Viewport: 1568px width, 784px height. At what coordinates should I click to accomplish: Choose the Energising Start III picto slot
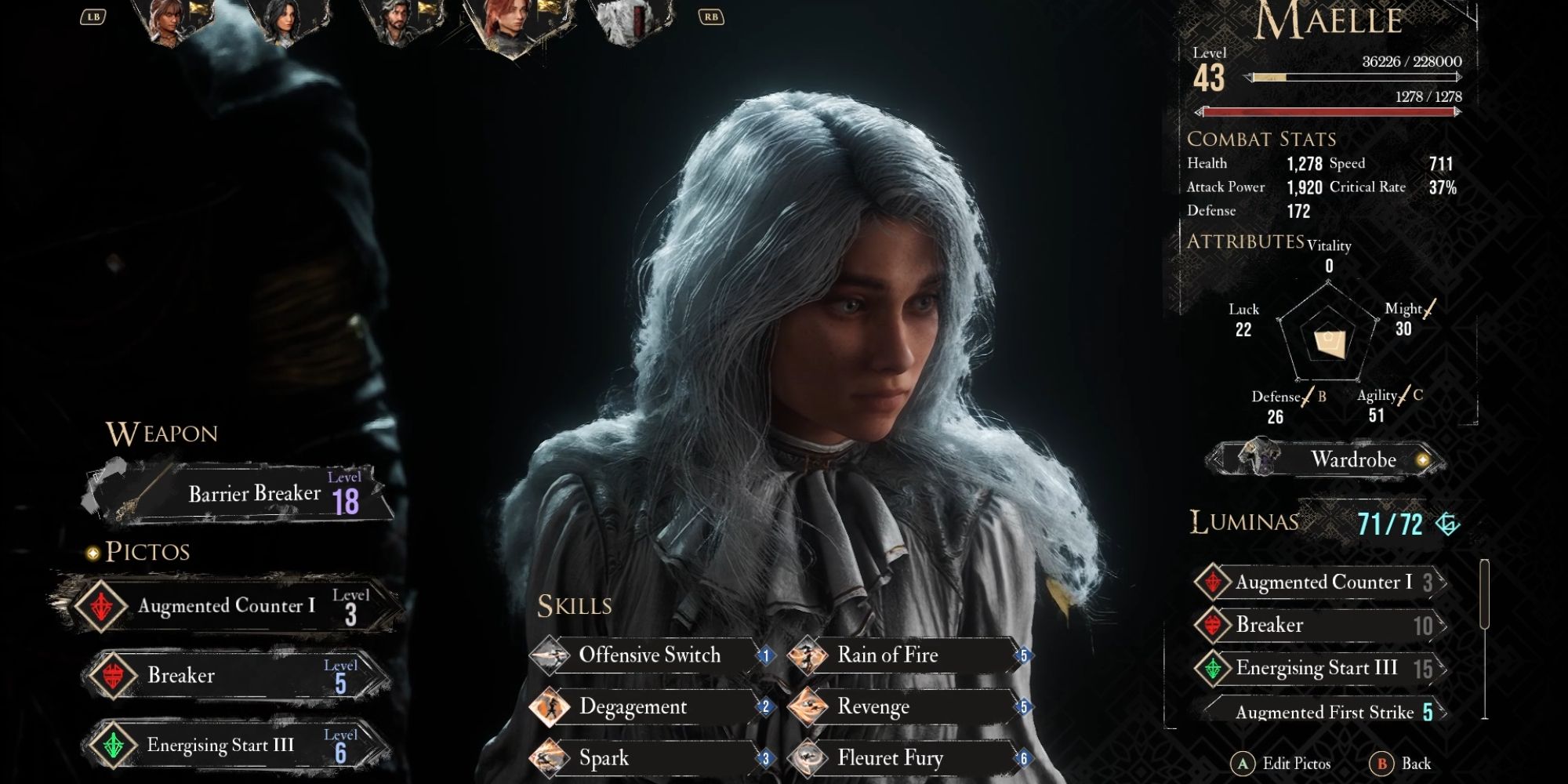tap(235, 745)
